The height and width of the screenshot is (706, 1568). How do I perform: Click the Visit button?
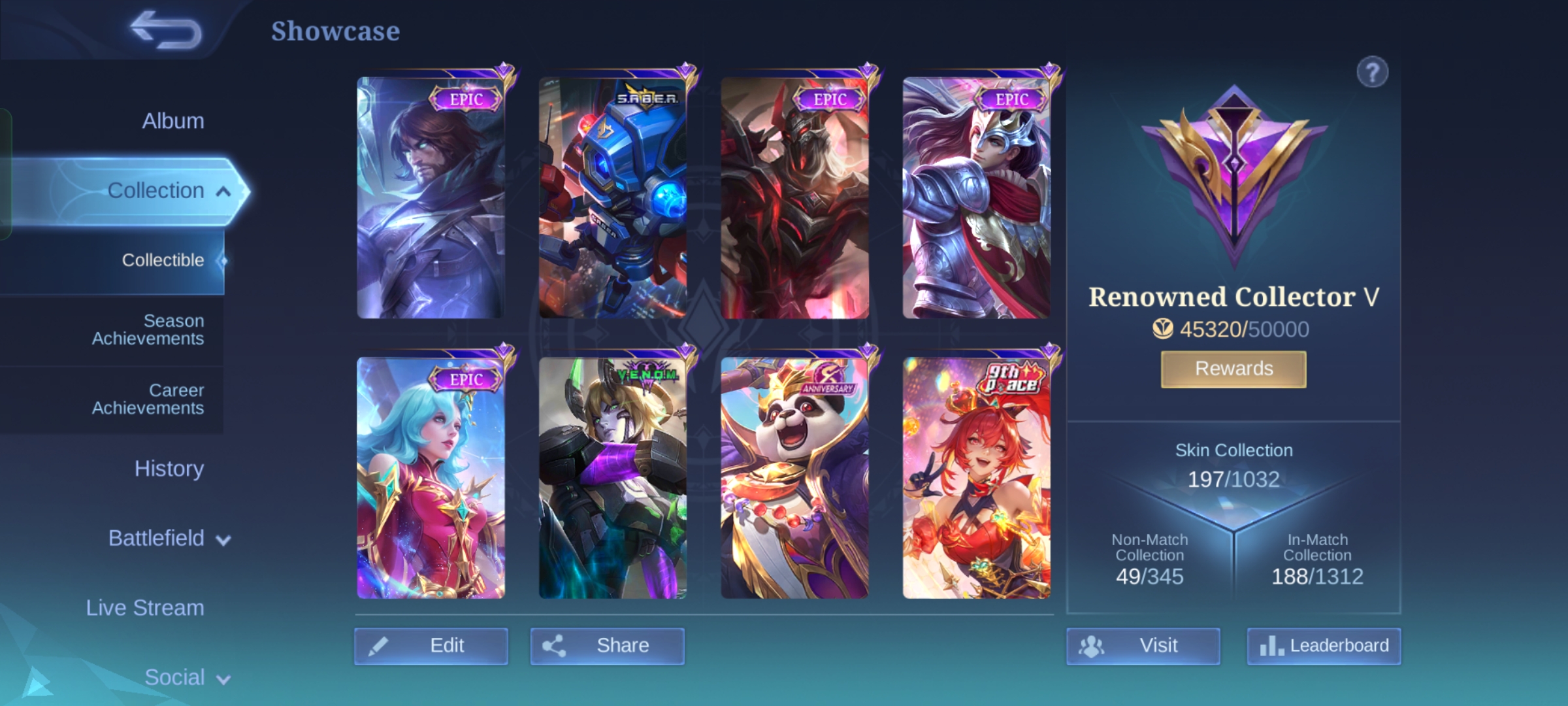[1143, 646]
